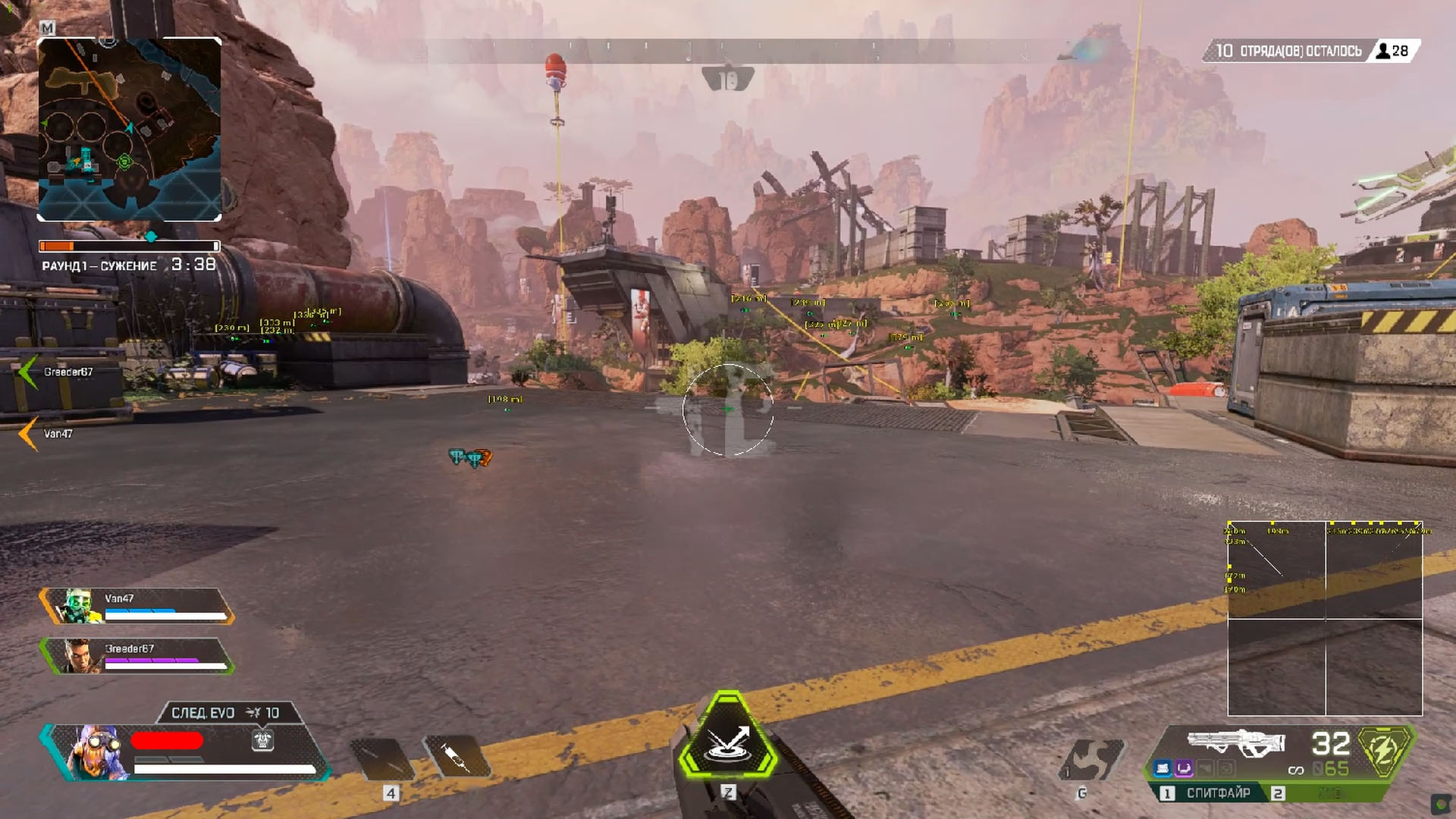Use the syringe healing item slot
This screenshot has height=819, width=1456.
457,757
